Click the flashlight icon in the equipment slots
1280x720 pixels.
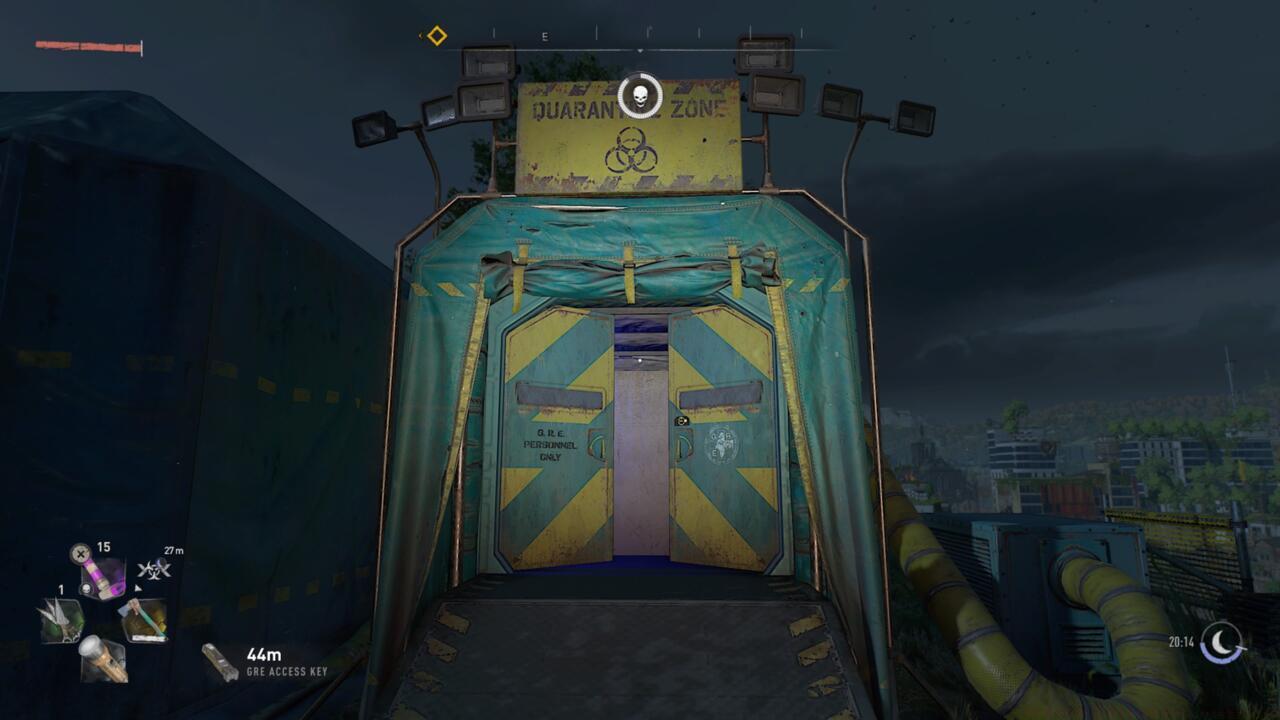tap(103, 660)
